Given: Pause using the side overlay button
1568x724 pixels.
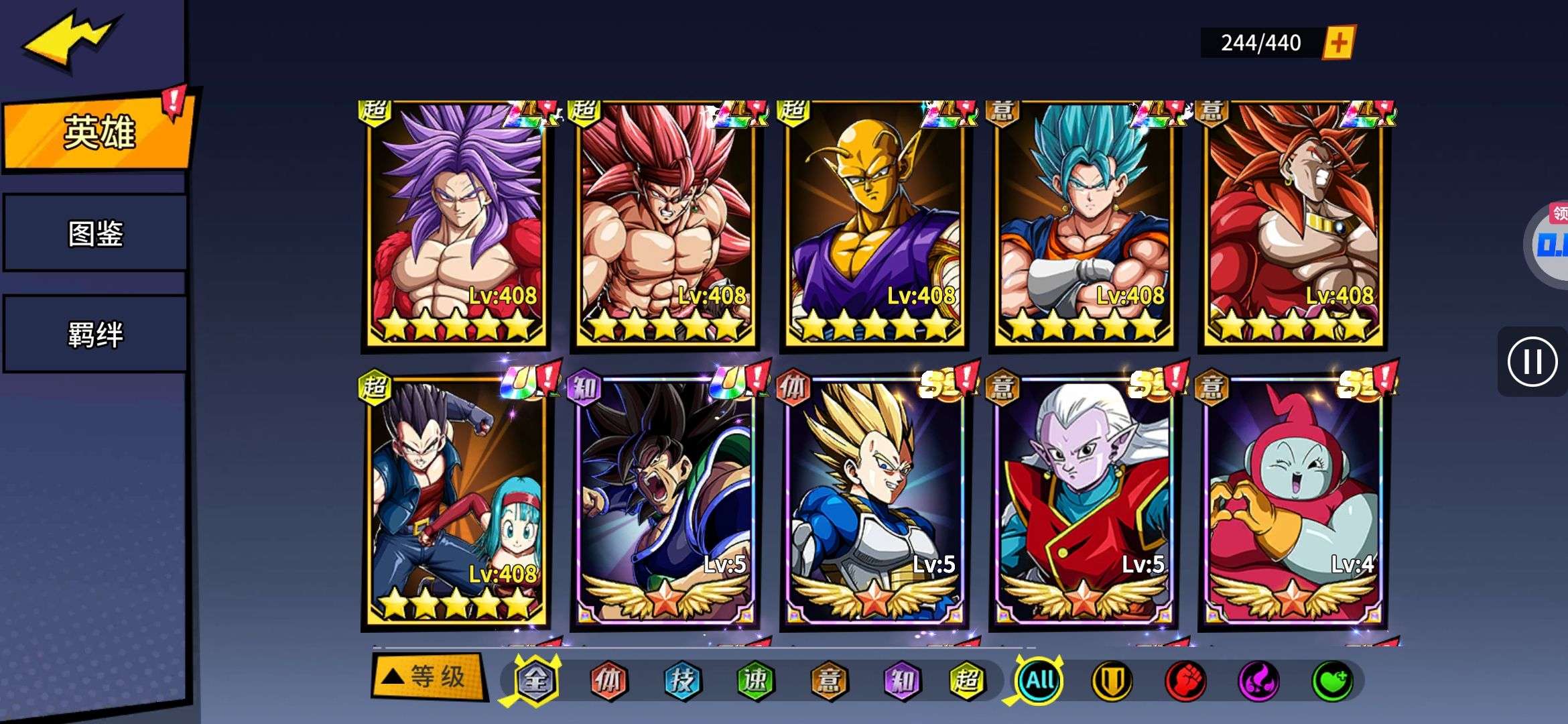Looking at the screenshot, I should point(1532,362).
